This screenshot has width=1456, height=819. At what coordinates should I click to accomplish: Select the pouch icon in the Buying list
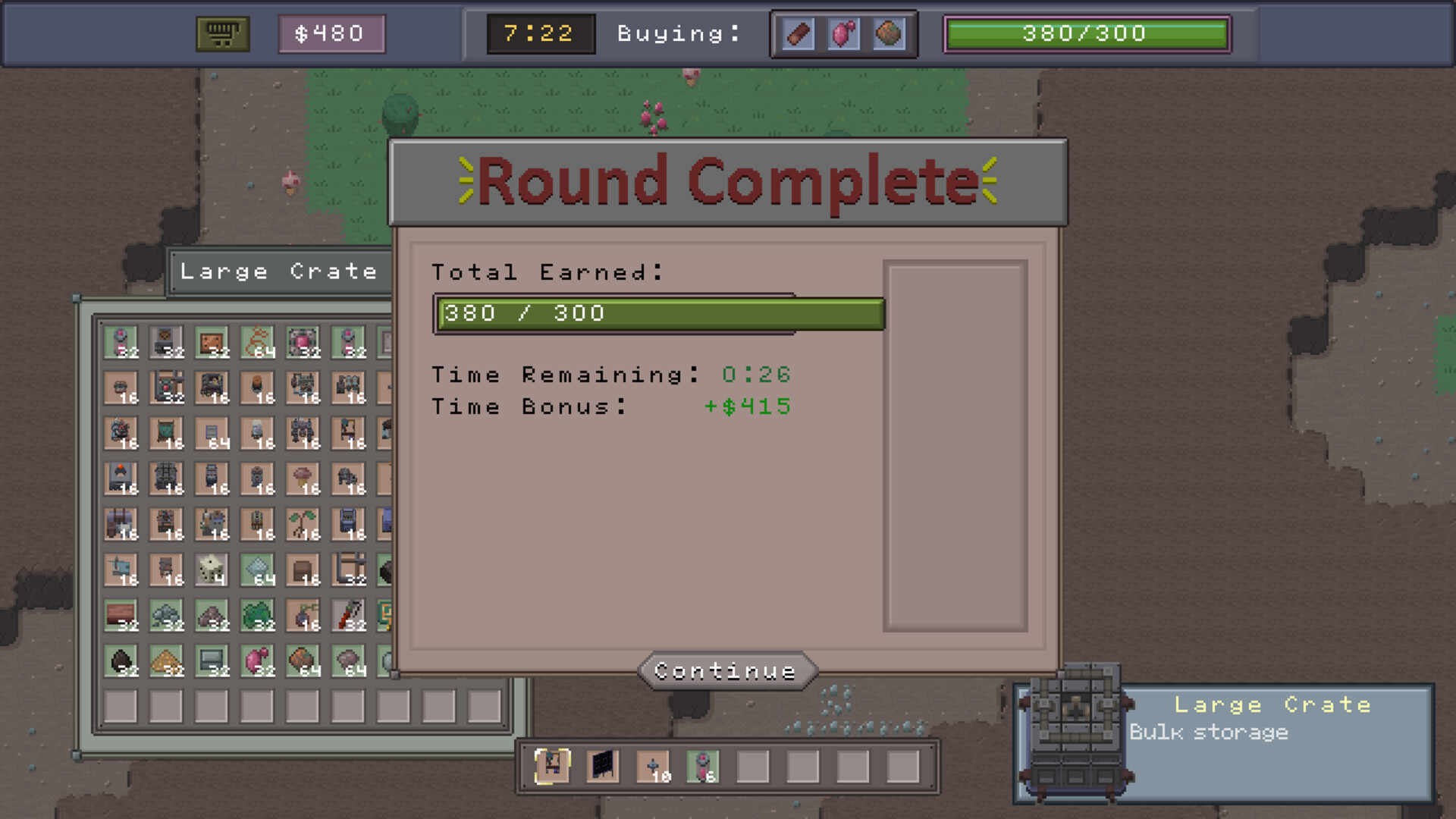887,33
